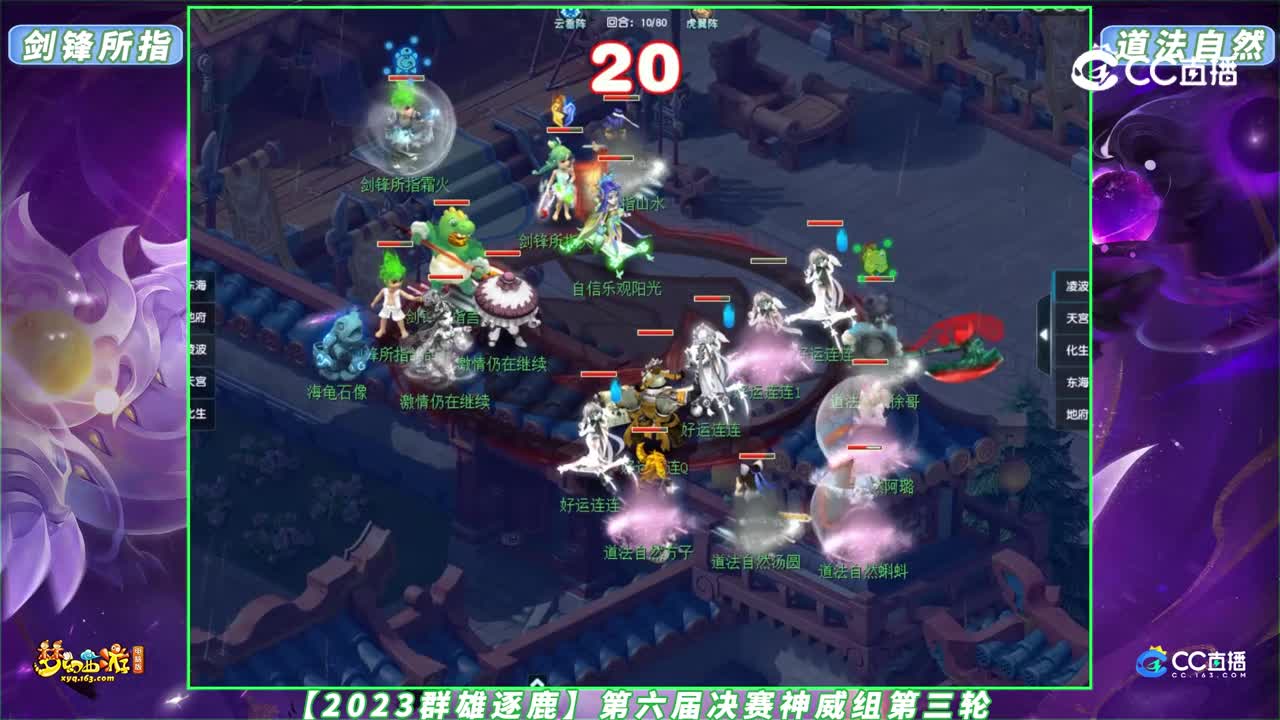1280x720 pixels.
Task: Click the 虎翼阵 formation icon at top
Action: [x=701, y=12]
